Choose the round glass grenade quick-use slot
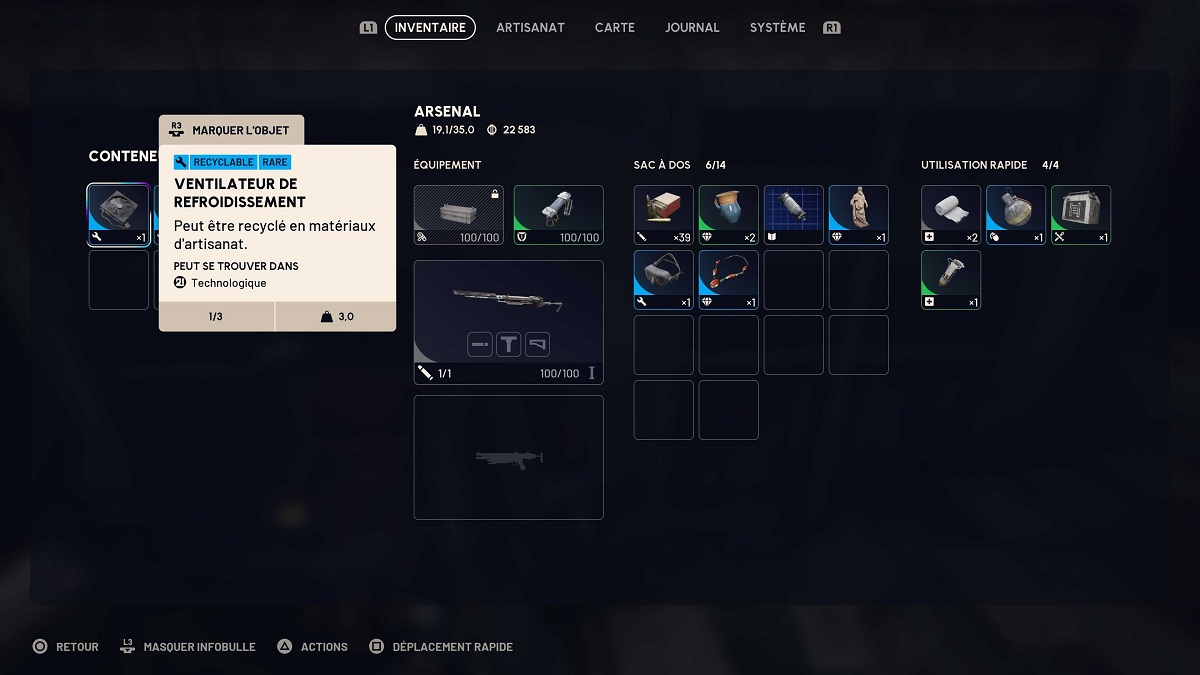This screenshot has height=675, width=1200. coord(1016,215)
